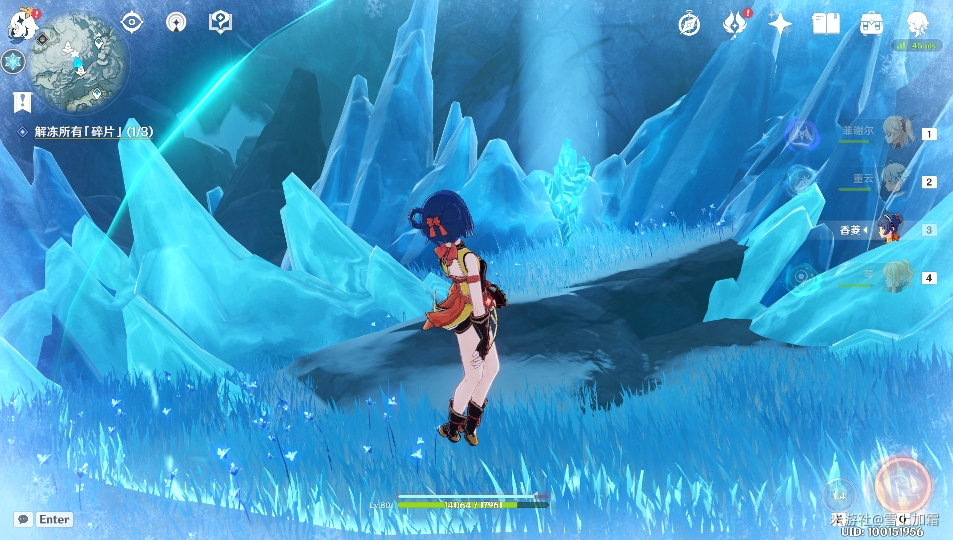Viewport: 953px width, 540px height.
Task: Switch to party member 重云
Action: (895, 181)
